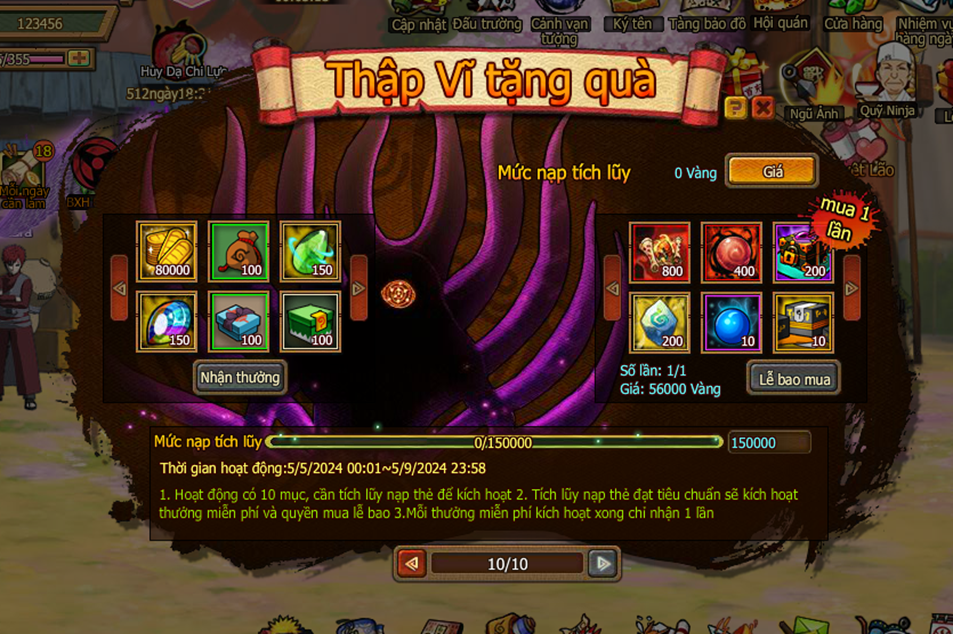Pick the green chest reward slot

[x=310, y=321]
